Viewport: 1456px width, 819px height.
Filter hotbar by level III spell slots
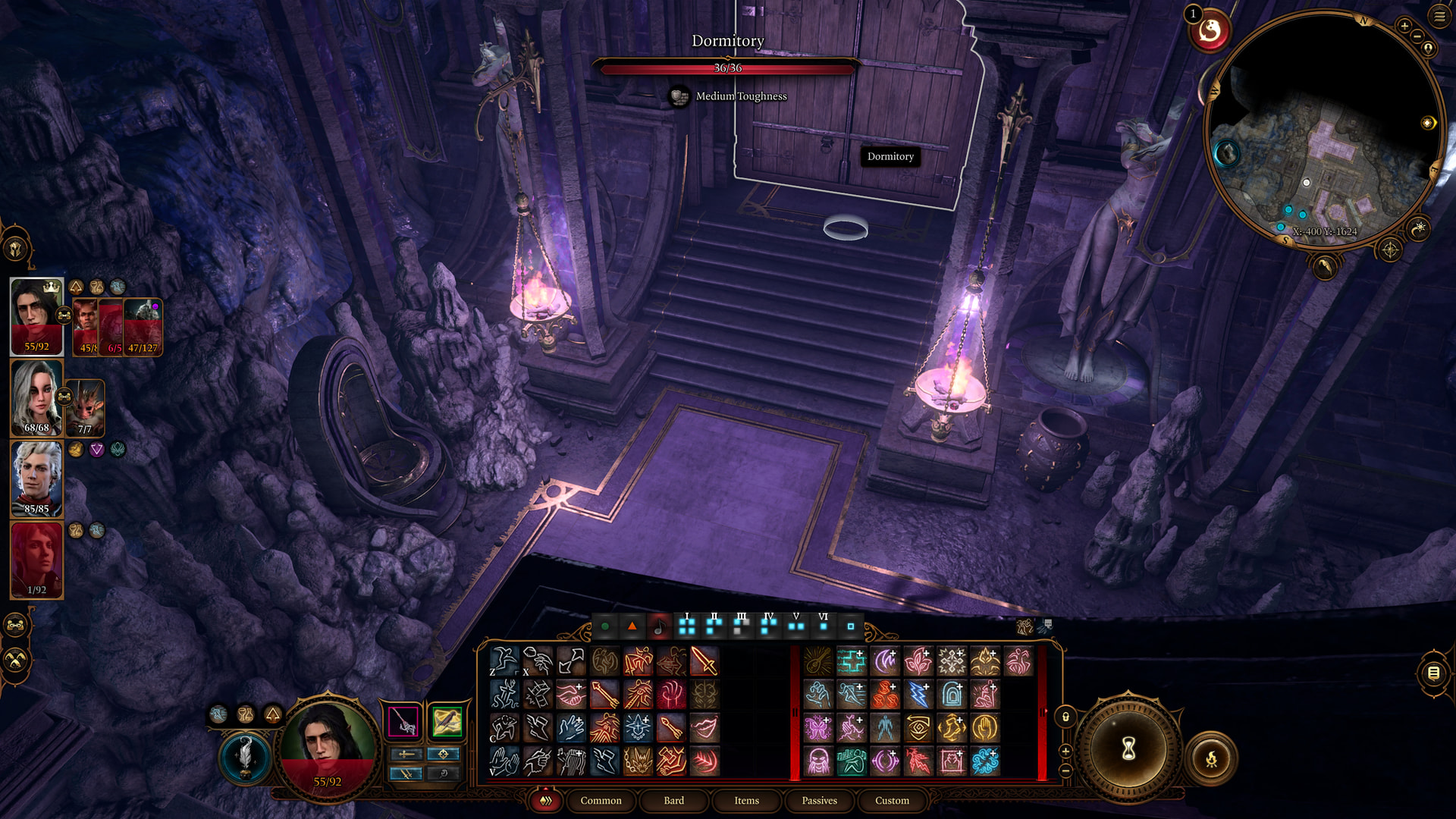(741, 625)
